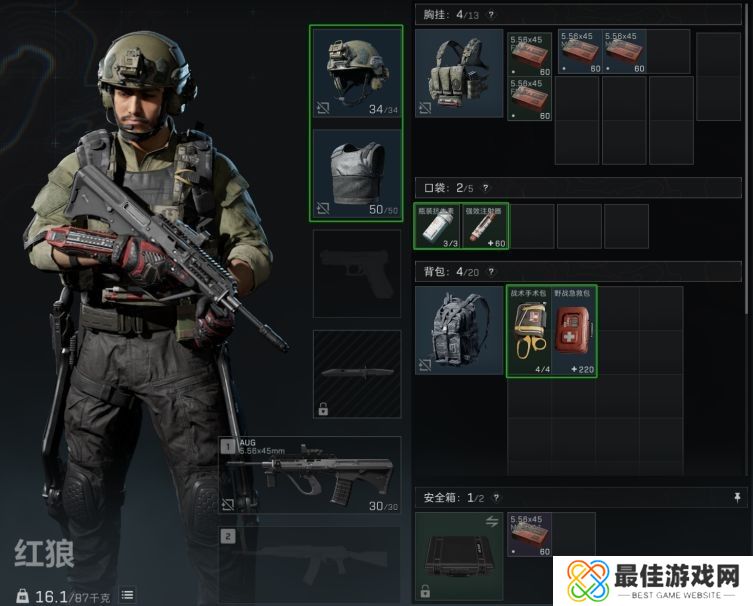753x606 pixels.
Task: Select the body armor vest slot
Action: [x=356, y=174]
